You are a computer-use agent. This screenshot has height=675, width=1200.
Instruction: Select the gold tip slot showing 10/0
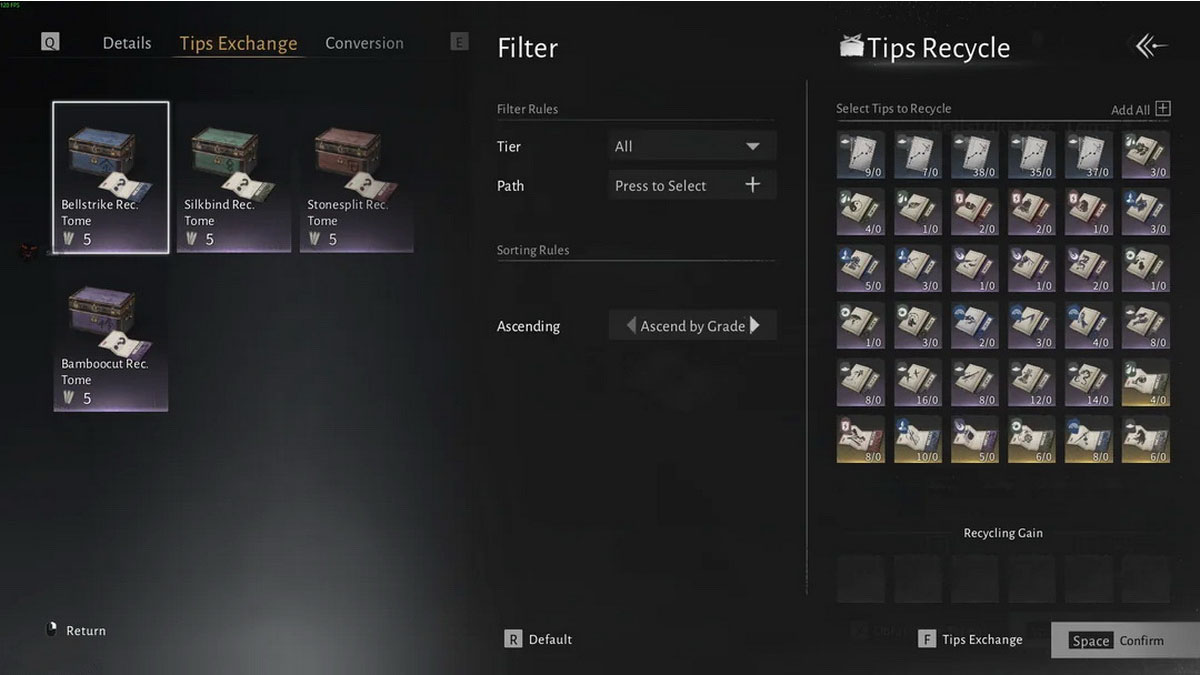918,441
